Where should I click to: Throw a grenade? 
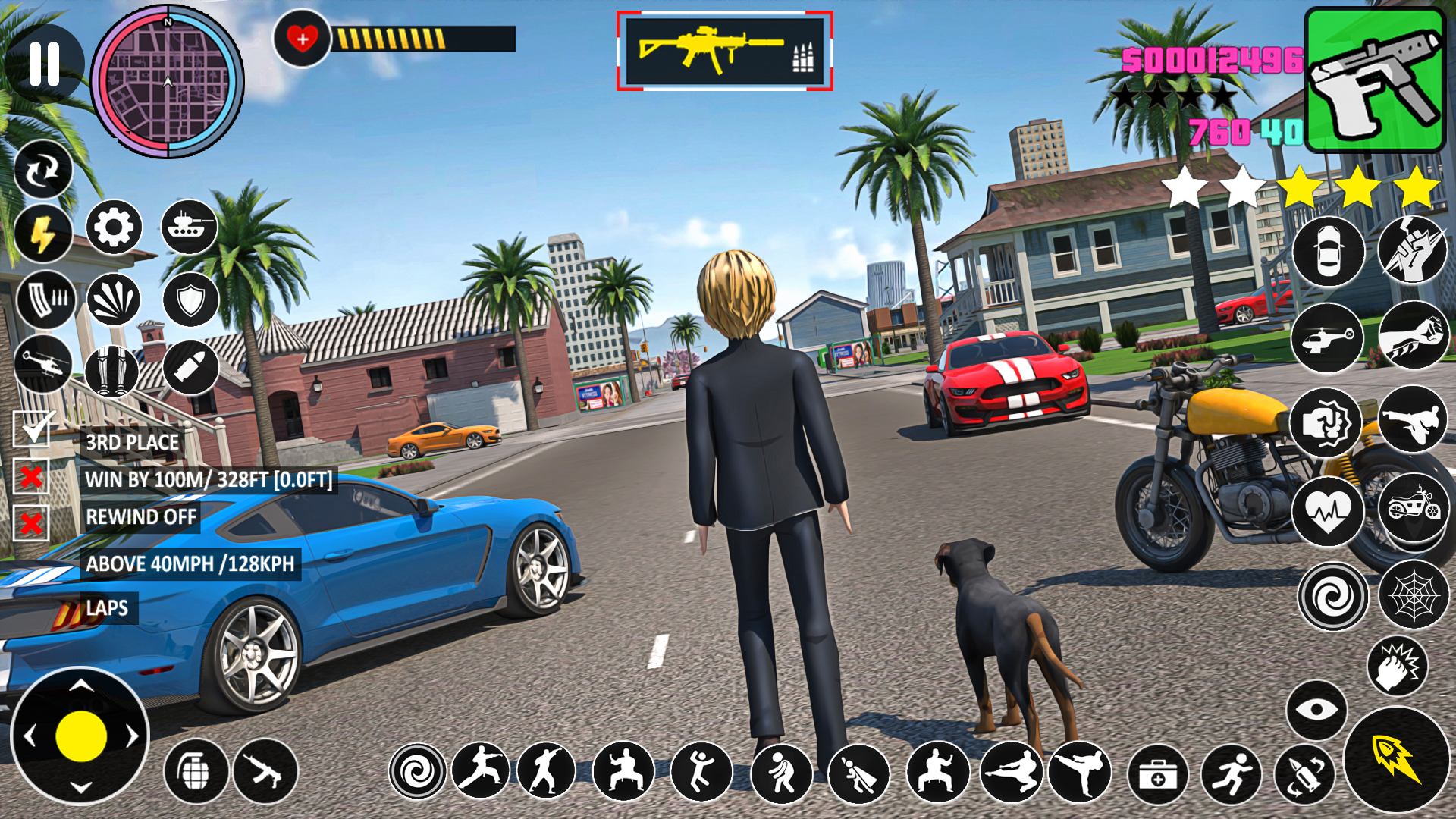point(196,771)
